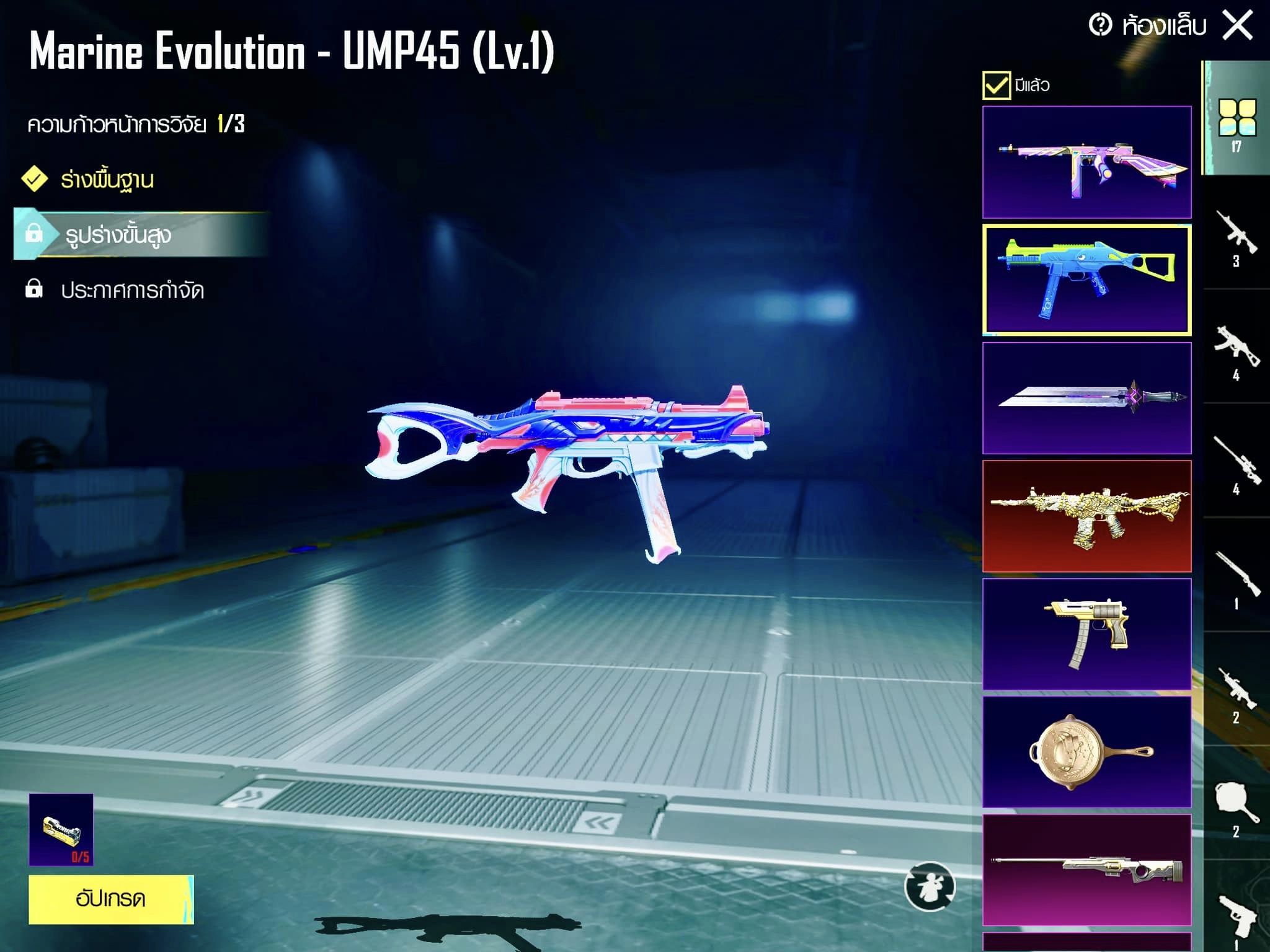The width and height of the screenshot is (1270, 952).
Task: Pick the pink Thompson gun skin thumbnail
Action: (1086, 162)
